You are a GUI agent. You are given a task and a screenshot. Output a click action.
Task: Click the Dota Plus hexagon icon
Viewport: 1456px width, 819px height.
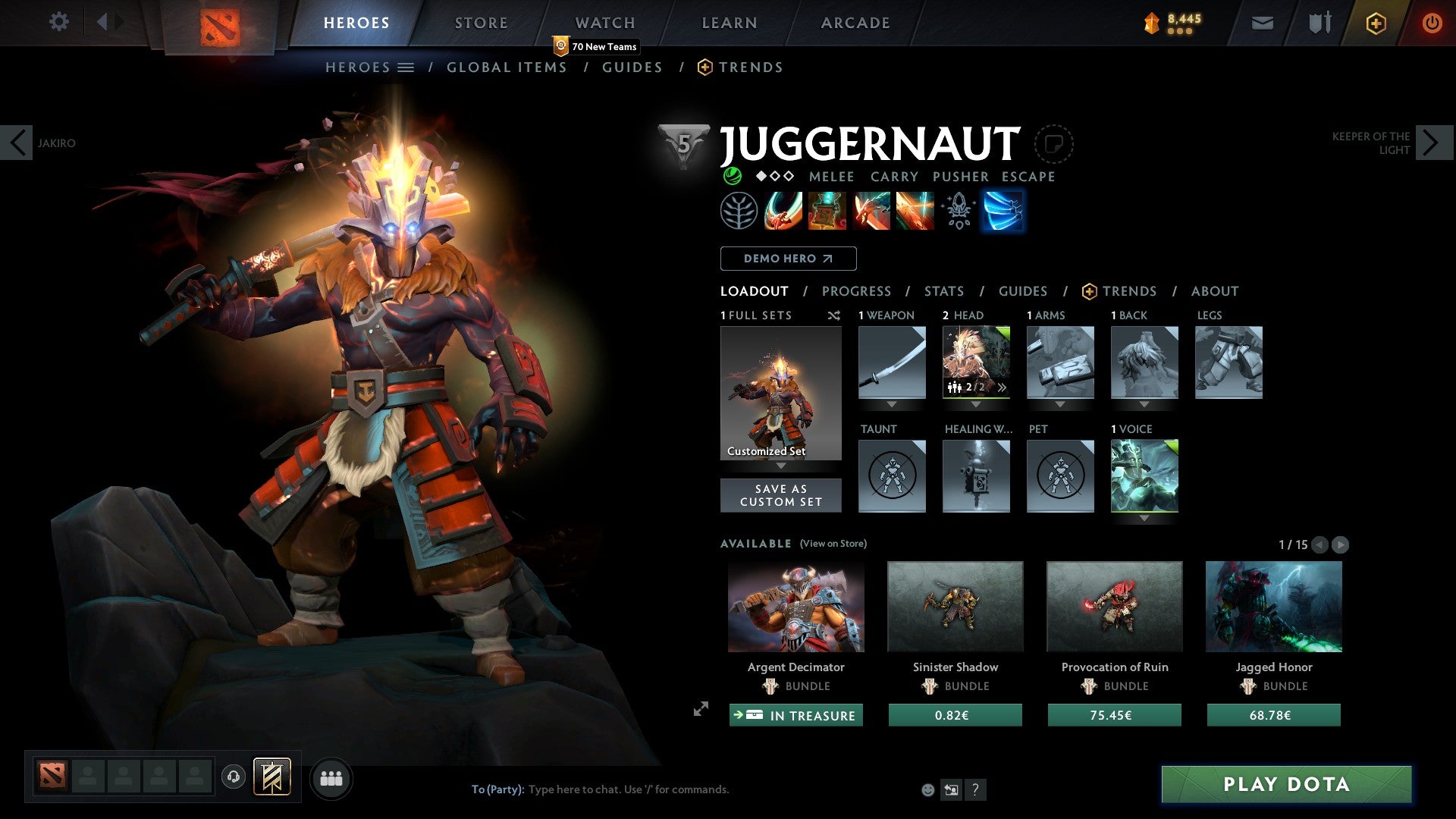1375,23
